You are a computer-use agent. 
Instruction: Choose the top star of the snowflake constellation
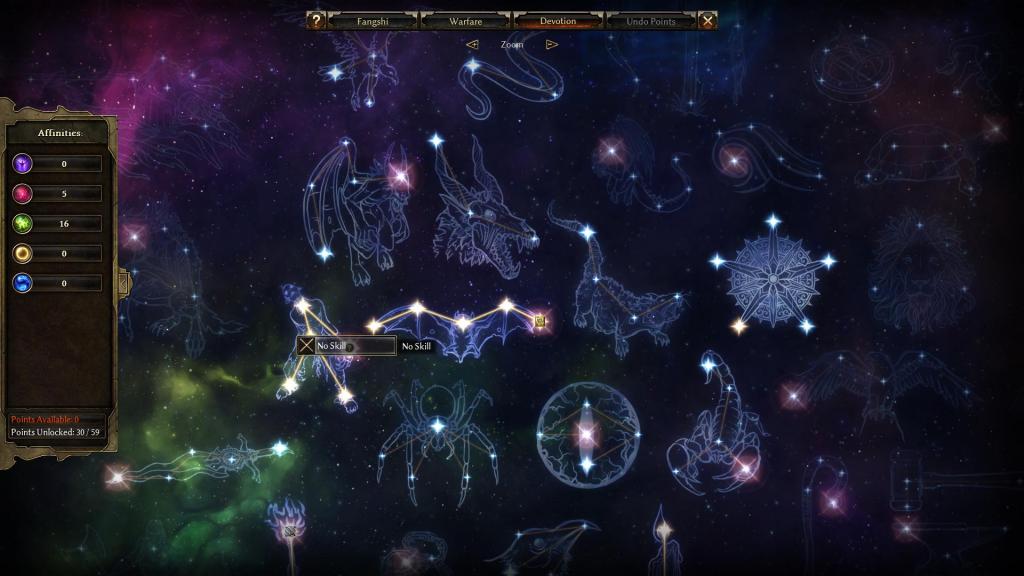[x=772, y=221]
